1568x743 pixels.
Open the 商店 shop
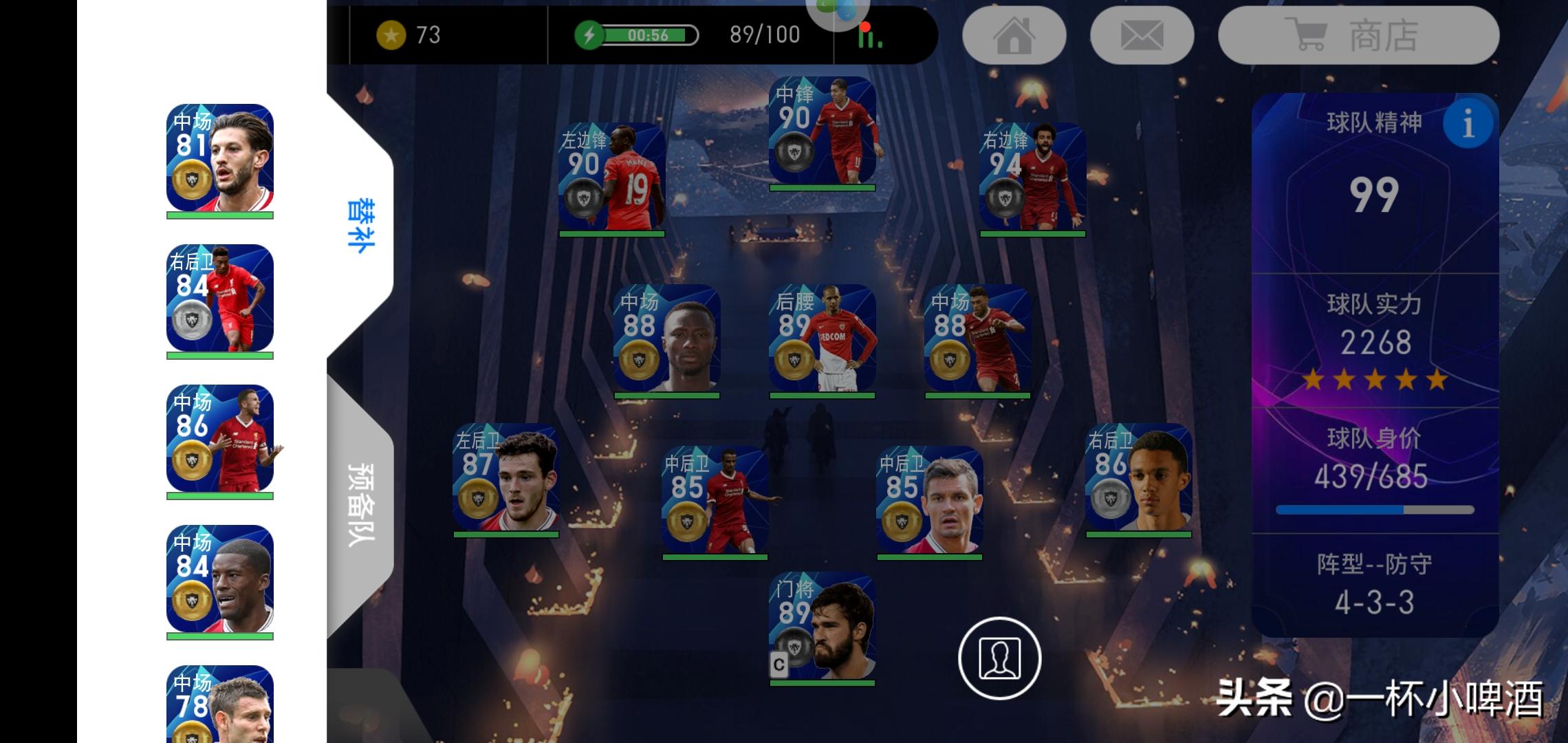click(1358, 36)
